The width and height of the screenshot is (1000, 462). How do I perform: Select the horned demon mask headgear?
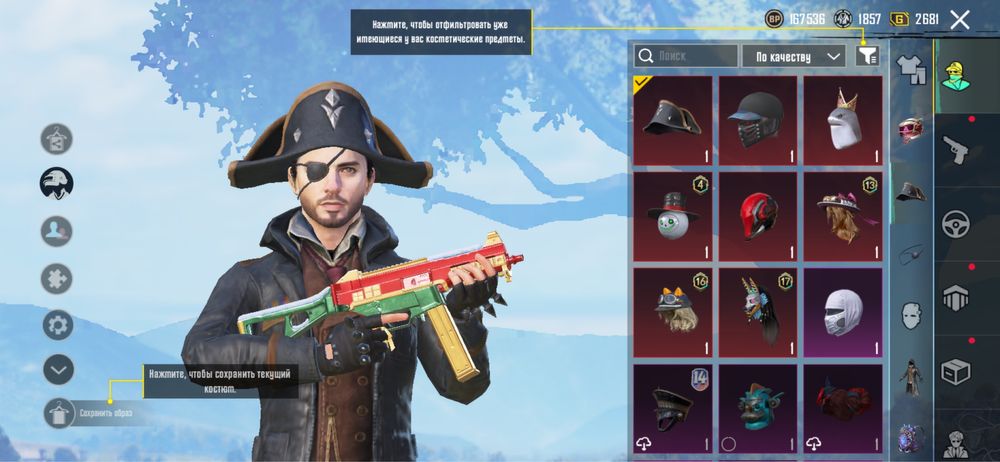coord(758,311)
